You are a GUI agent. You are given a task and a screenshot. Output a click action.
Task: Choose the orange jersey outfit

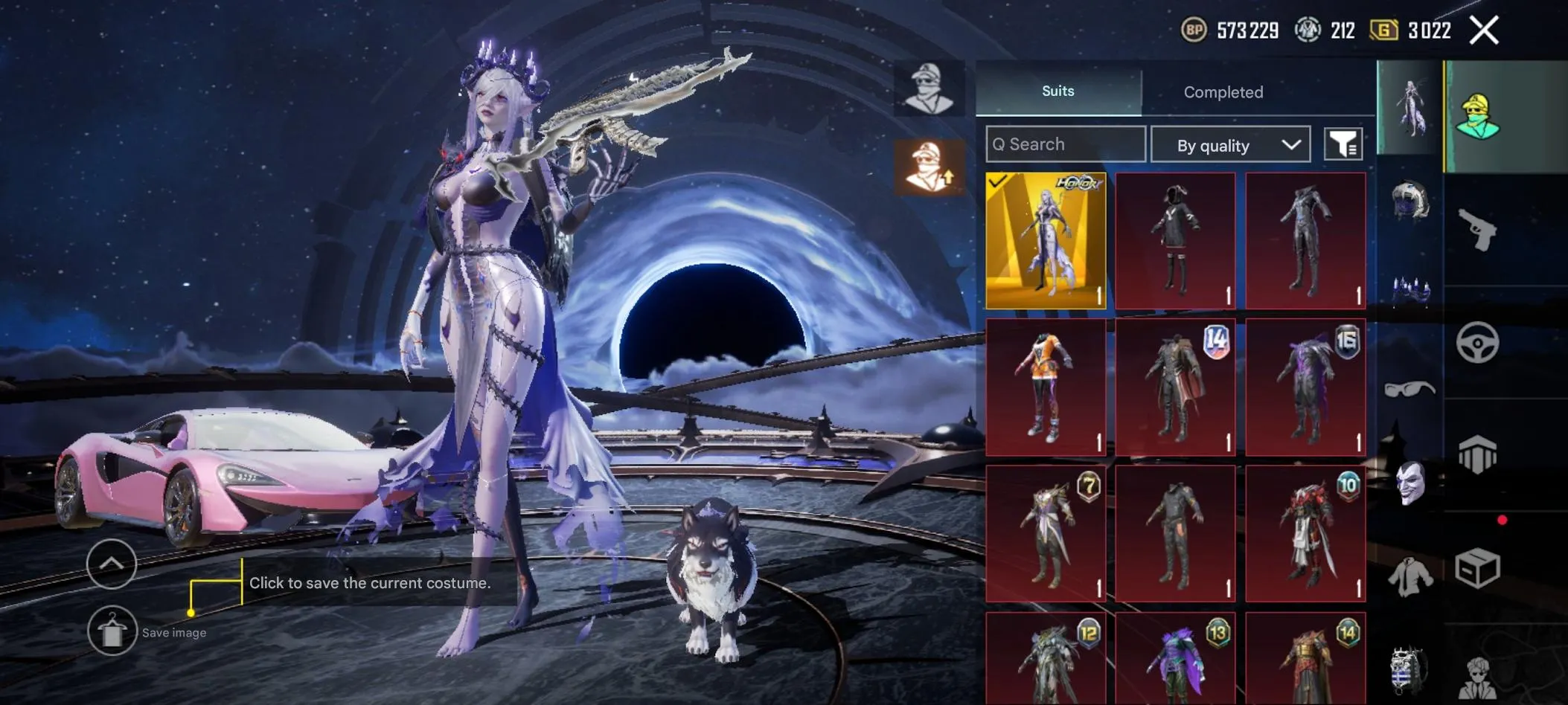1046,387
